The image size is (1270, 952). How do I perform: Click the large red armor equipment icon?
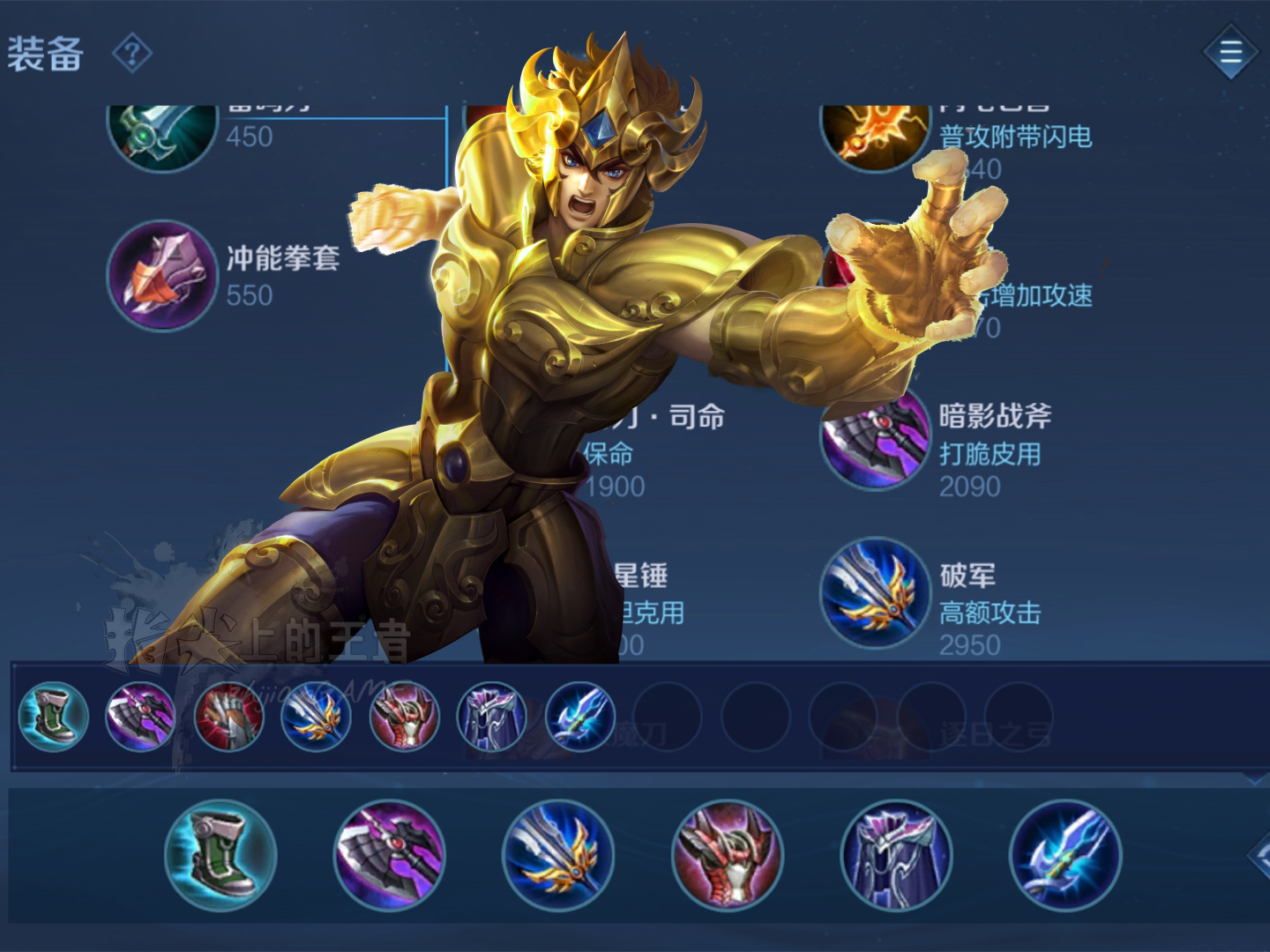coord(728,855)
